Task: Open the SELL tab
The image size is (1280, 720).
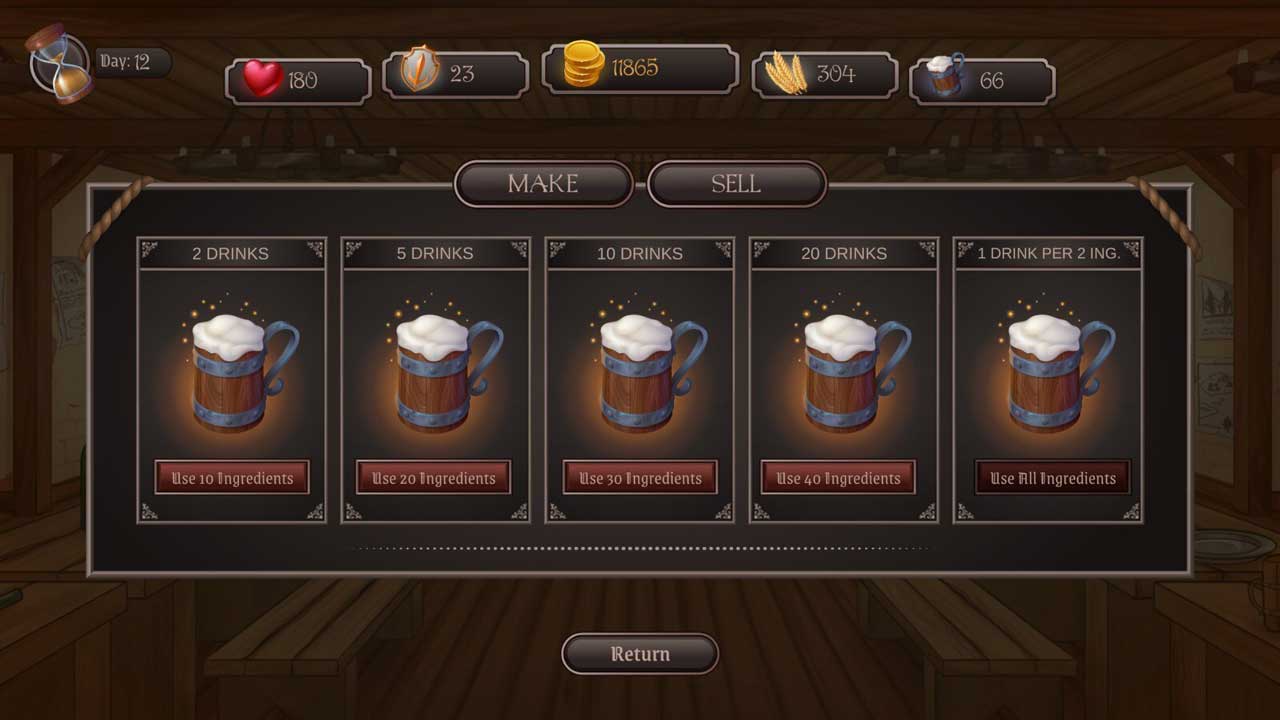Action: [x=736, y=184]
